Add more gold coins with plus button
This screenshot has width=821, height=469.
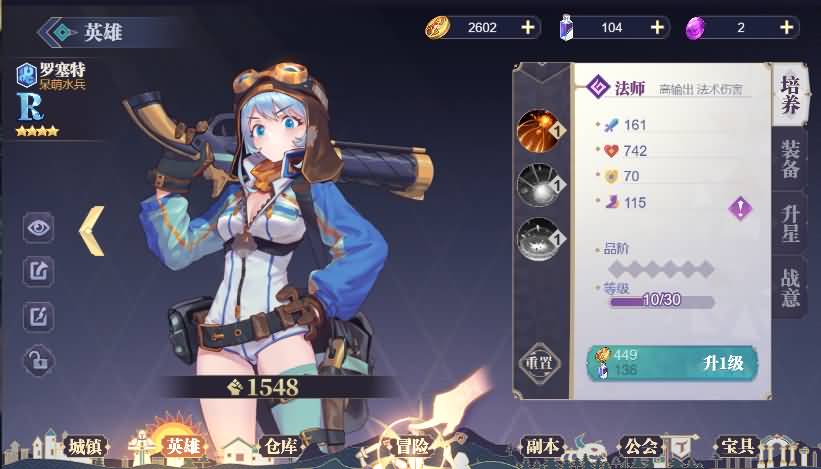point(528,27)
